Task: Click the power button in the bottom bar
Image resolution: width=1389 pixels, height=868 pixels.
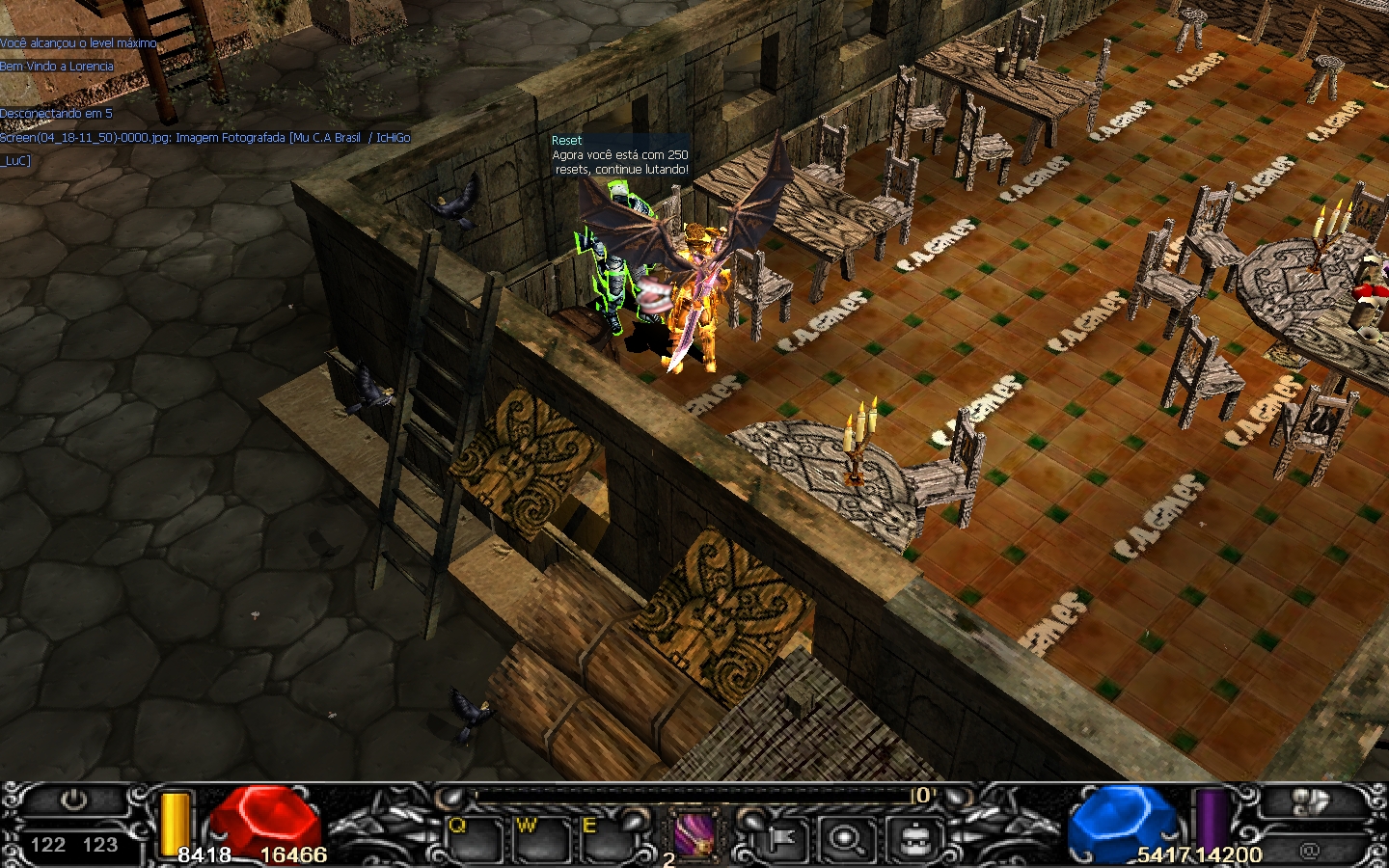Action: [74, 800]
